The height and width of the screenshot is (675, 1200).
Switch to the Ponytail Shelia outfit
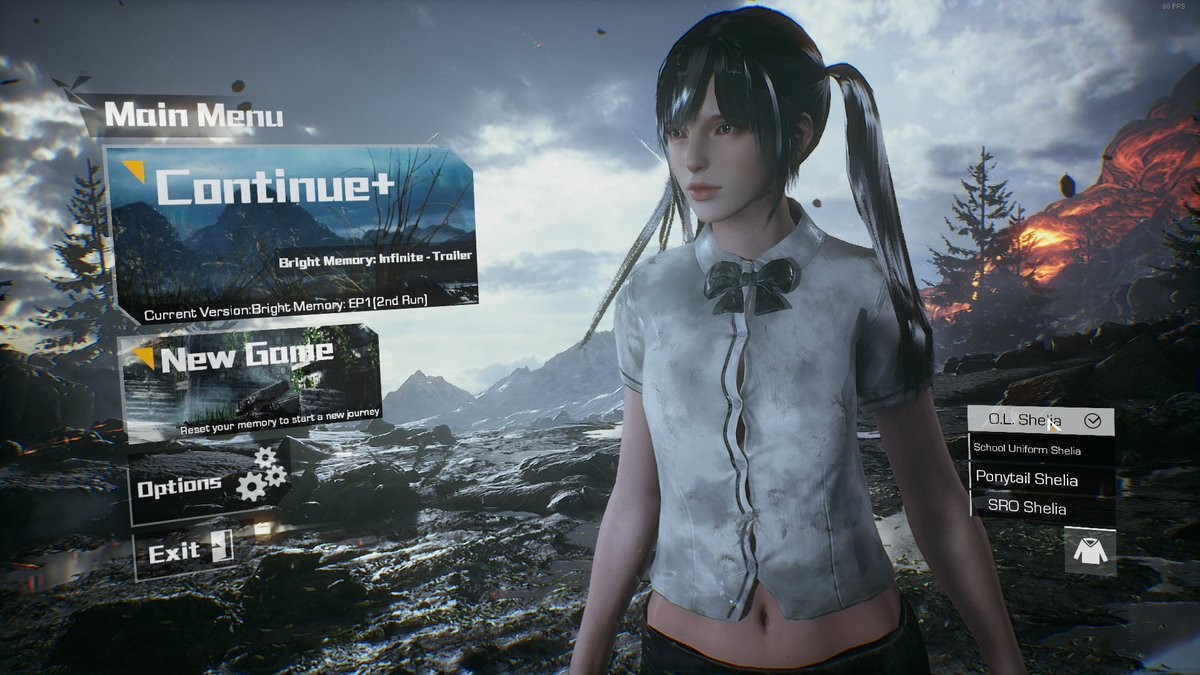(x=1040, y=479)
